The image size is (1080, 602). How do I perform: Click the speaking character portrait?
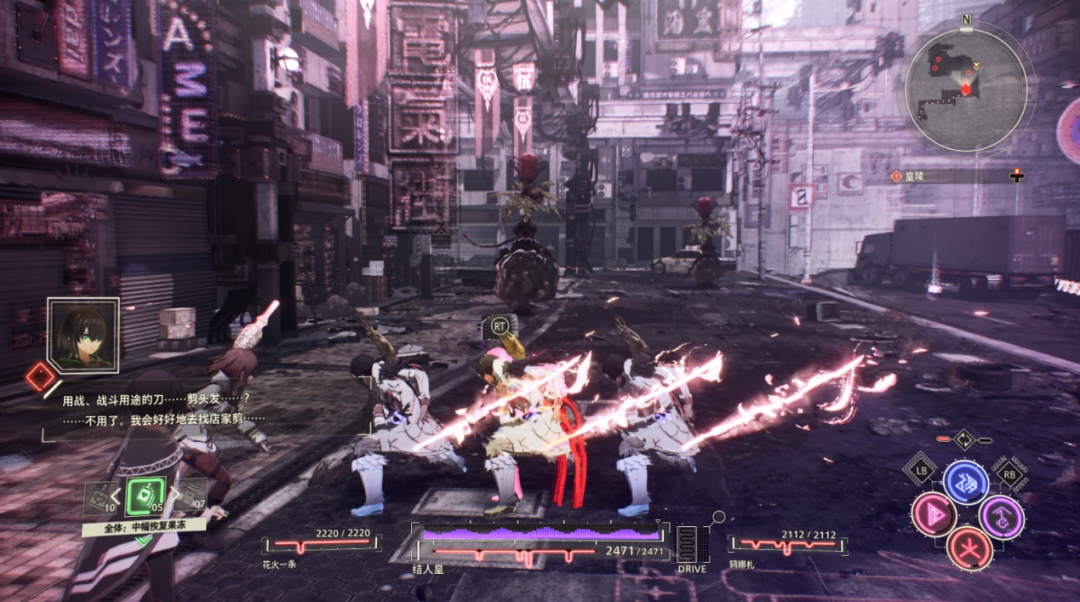point(82,334)
